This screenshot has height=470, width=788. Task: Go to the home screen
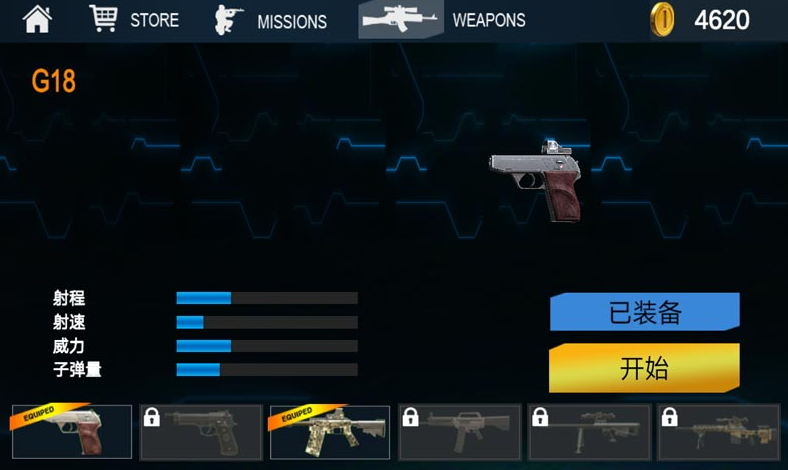[37, 19]
